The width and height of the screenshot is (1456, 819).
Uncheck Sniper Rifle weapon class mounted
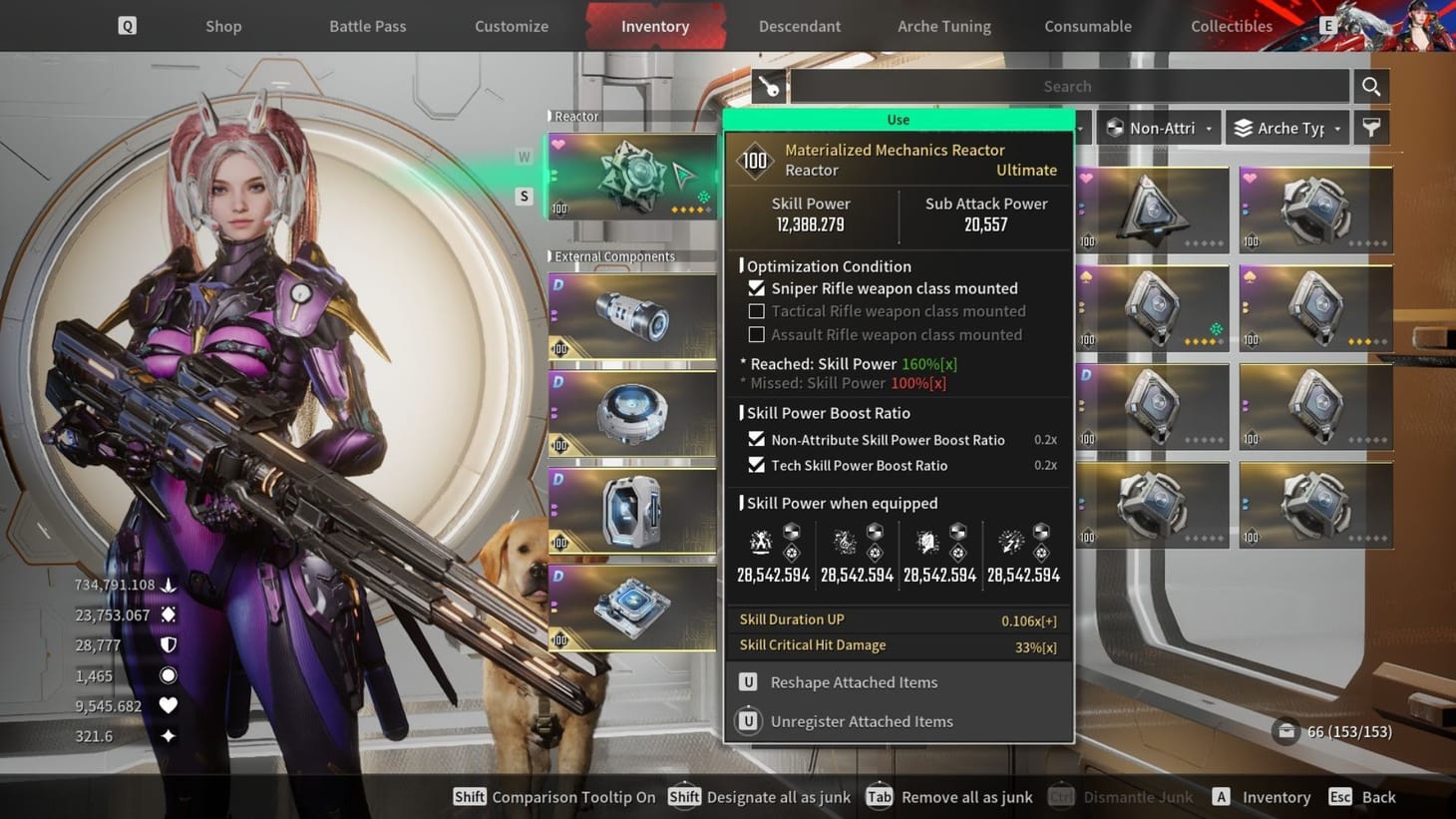coord(756,287)
